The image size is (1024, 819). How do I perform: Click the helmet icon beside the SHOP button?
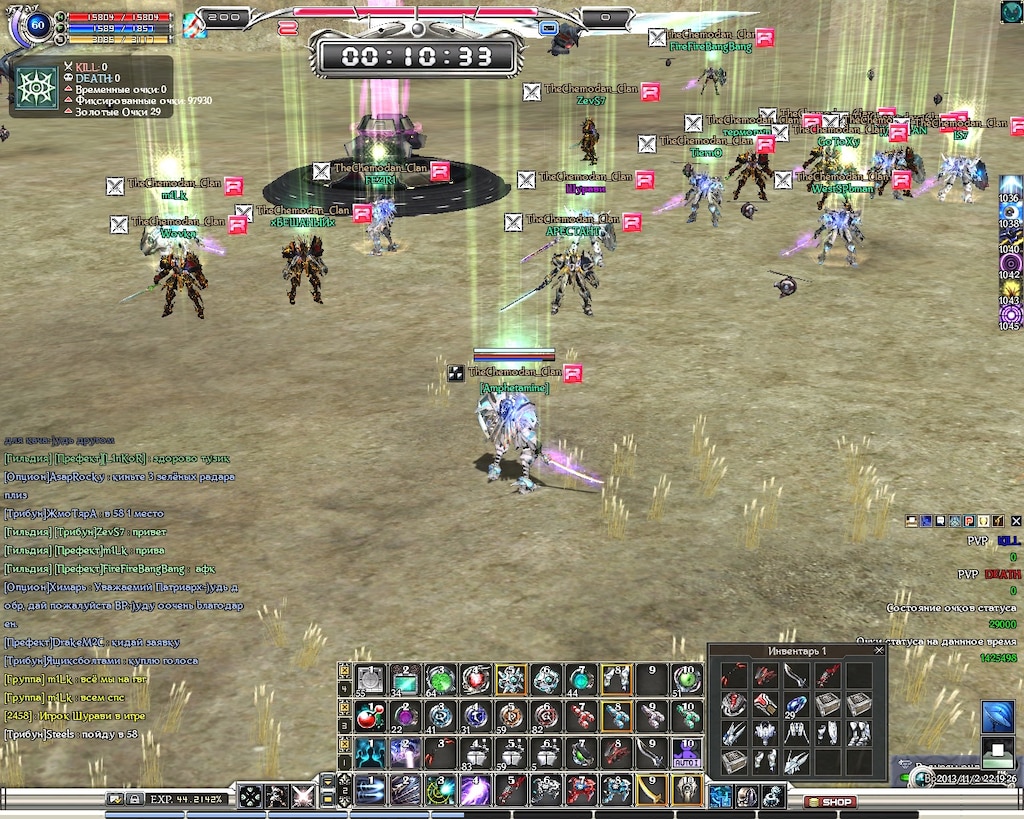(747, 797)
